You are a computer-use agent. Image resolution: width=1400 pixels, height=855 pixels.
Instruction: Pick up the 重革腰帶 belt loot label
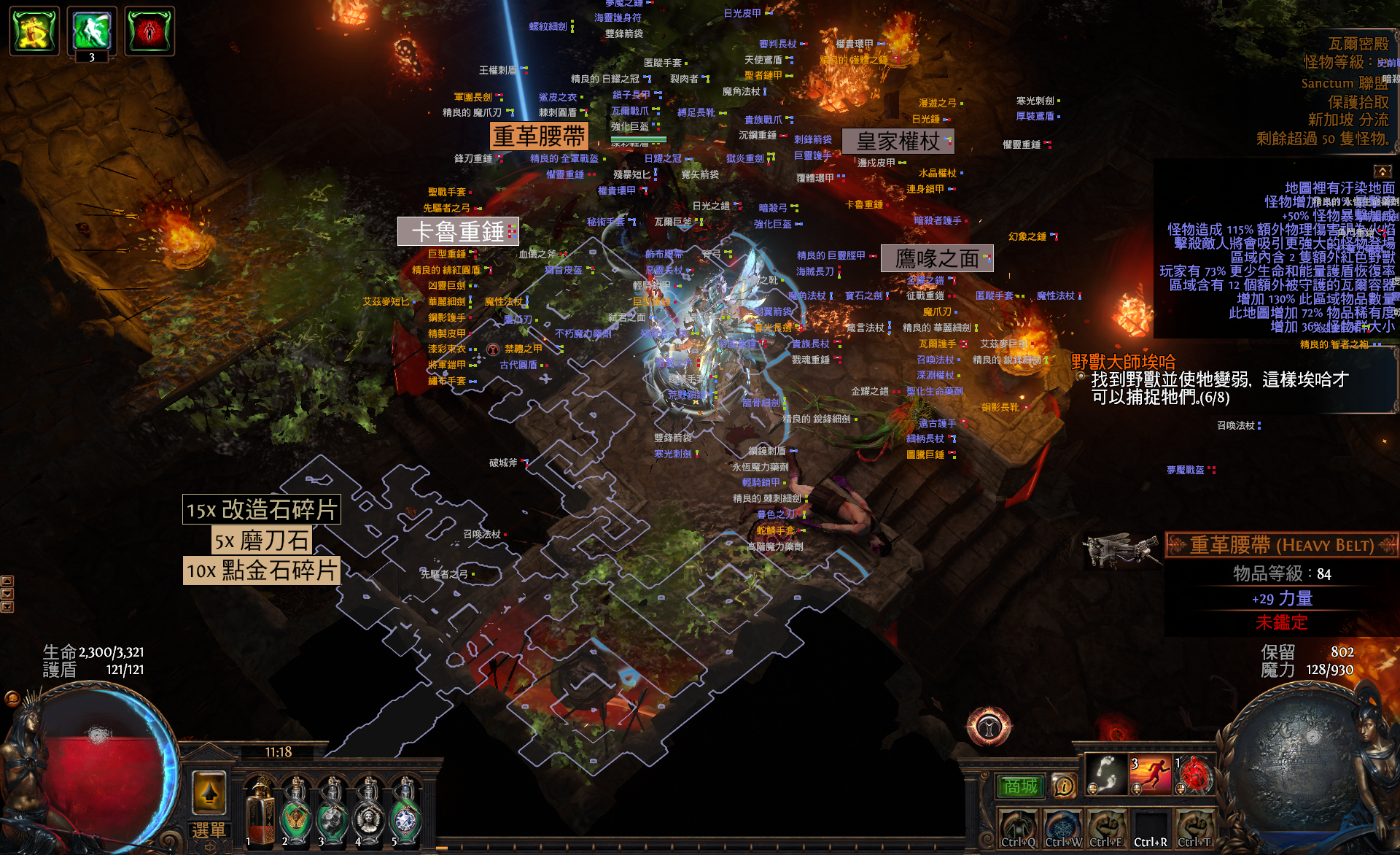point(539,136)
